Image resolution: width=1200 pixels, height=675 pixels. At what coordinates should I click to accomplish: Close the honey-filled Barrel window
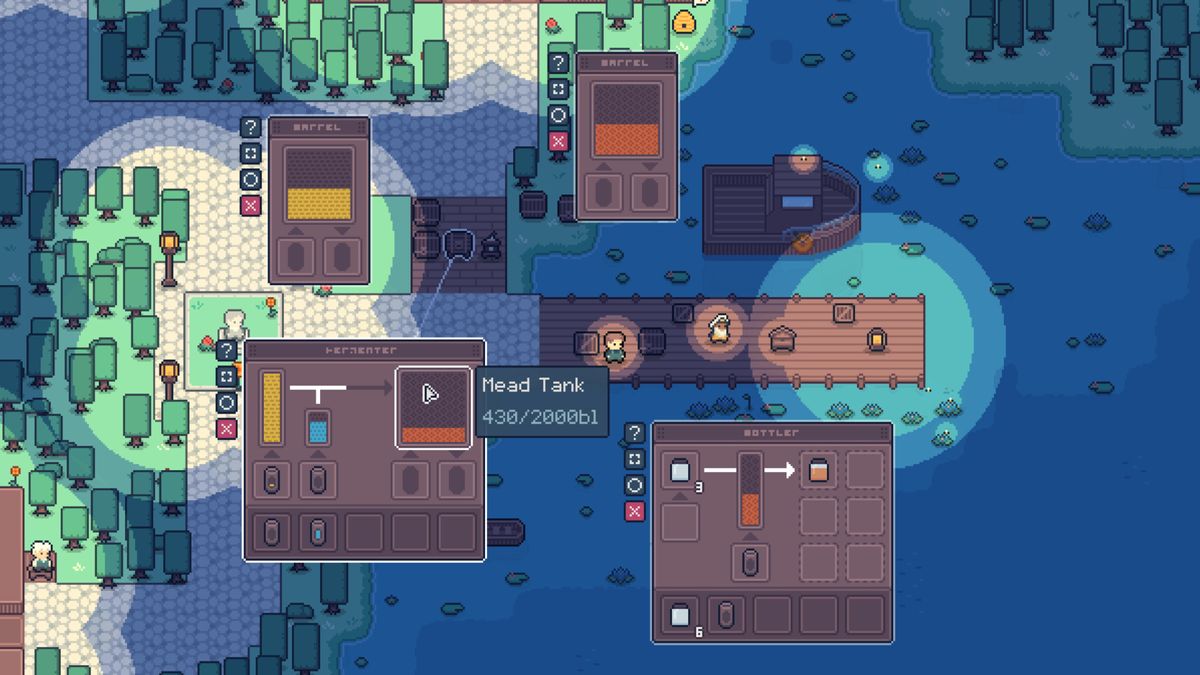(x=251, y=206)
